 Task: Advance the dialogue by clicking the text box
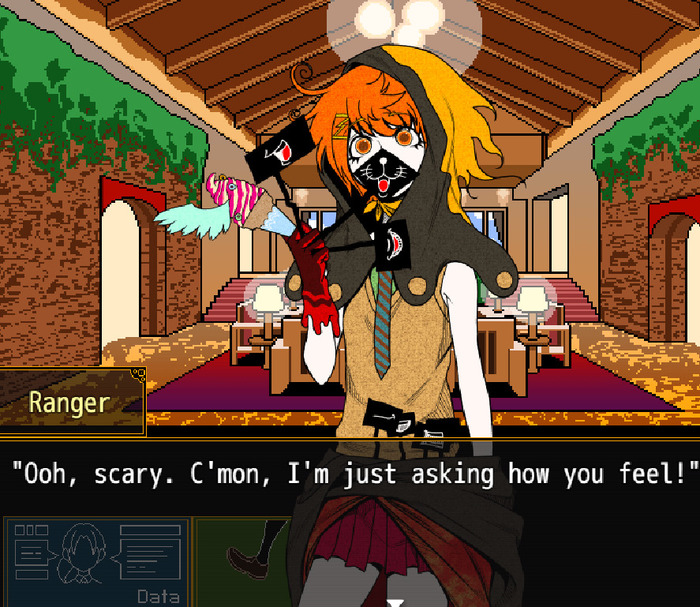click(x=350, y=473)
